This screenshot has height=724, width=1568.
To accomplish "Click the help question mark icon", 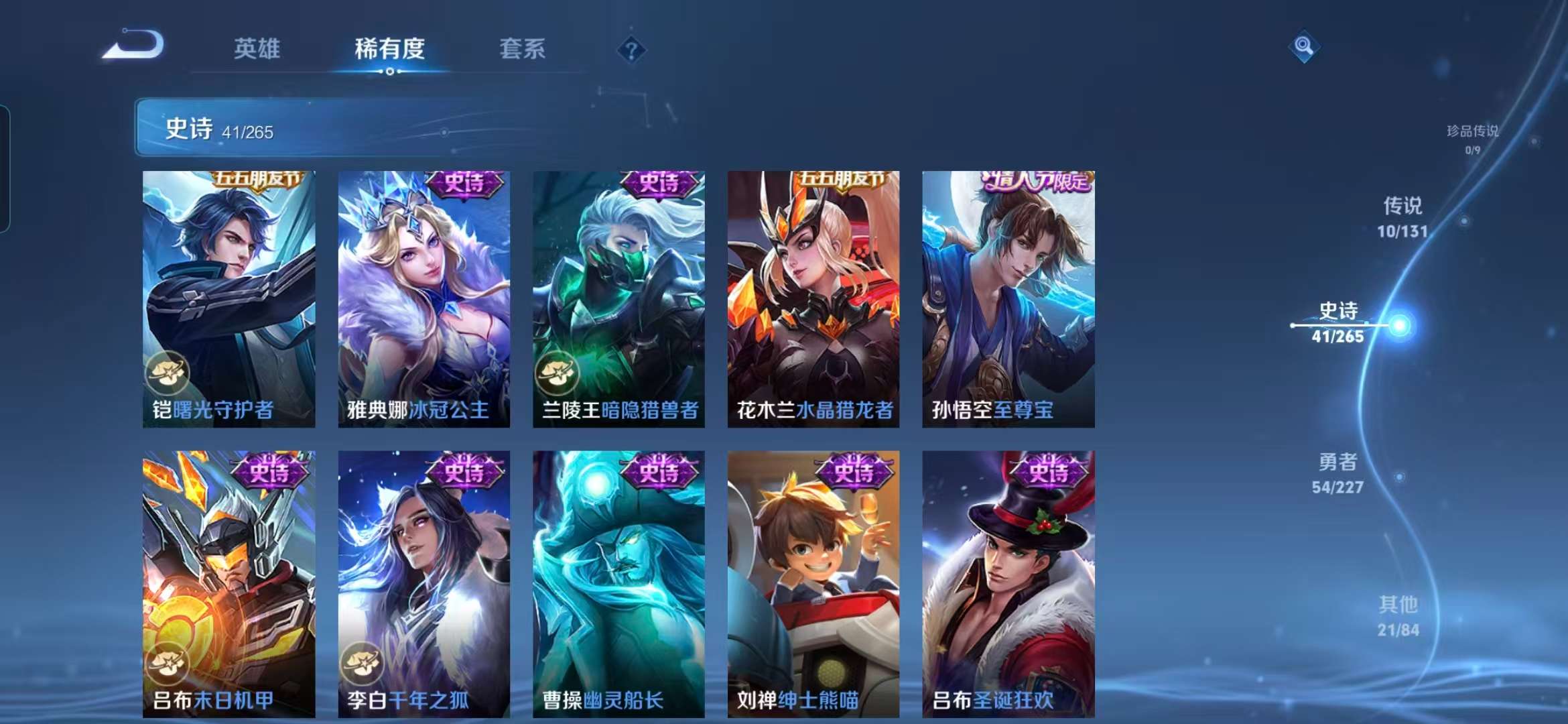I will tap(631, 50).
